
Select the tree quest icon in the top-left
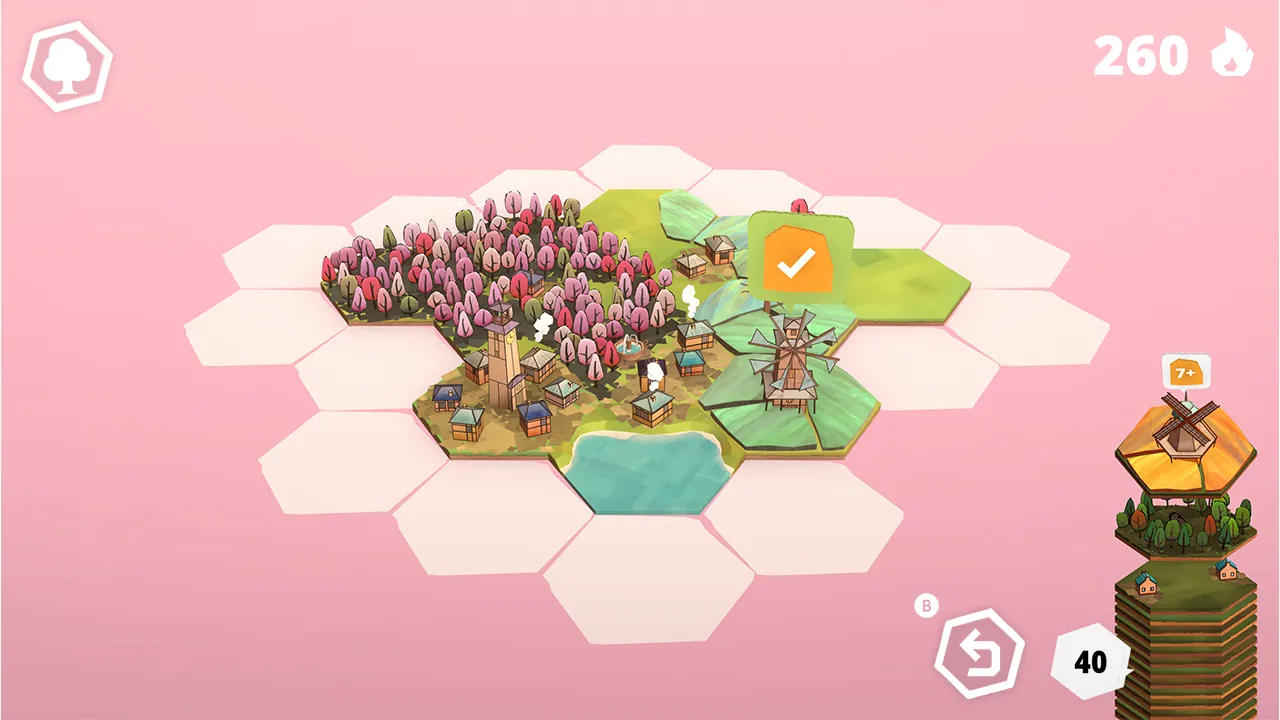66,66
